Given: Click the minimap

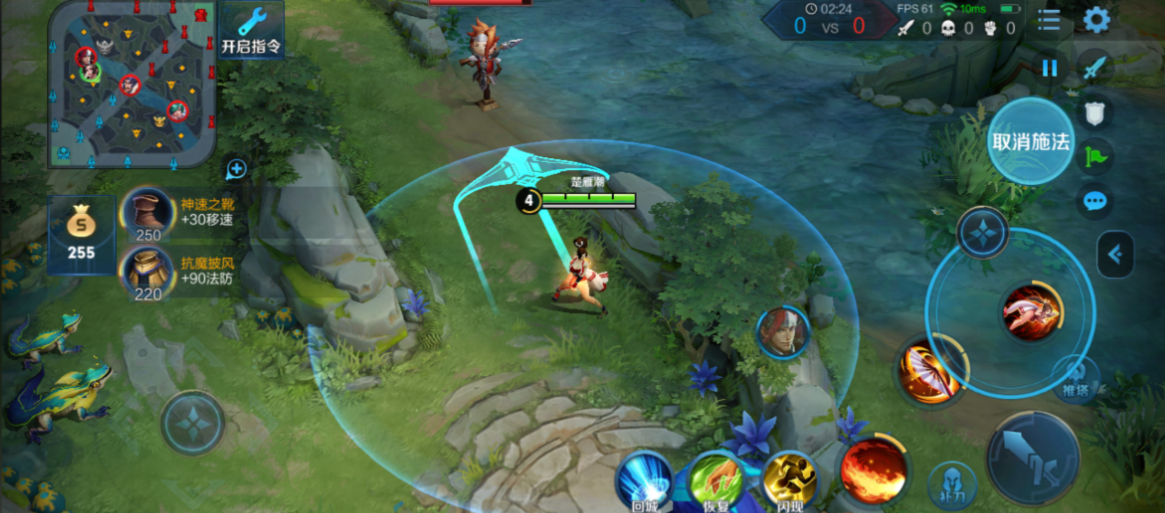Looking at the screenshot, I should pyautogui.click(x=132, y=82).
